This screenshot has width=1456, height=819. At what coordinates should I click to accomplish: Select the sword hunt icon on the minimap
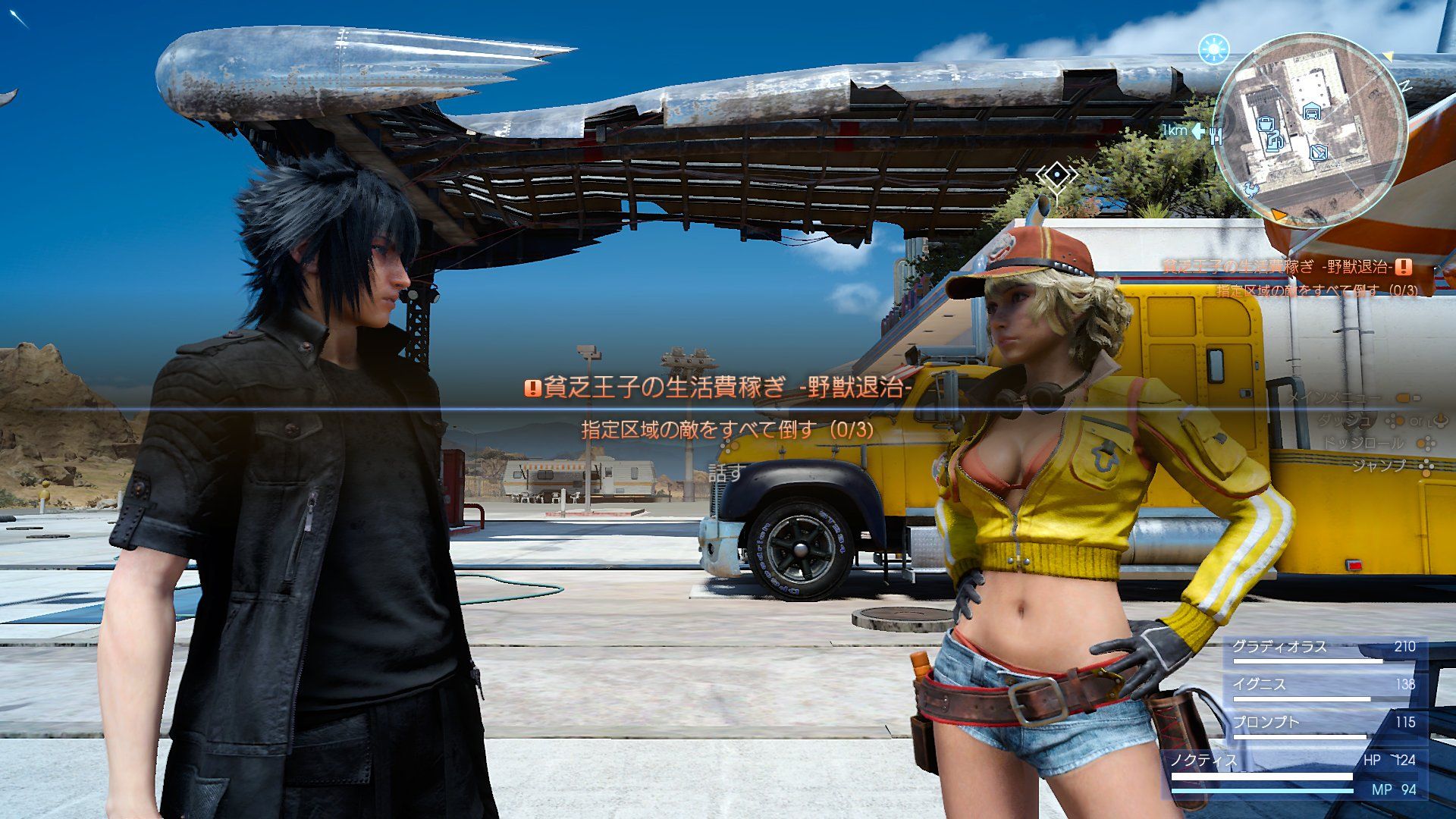[1319, 152]
